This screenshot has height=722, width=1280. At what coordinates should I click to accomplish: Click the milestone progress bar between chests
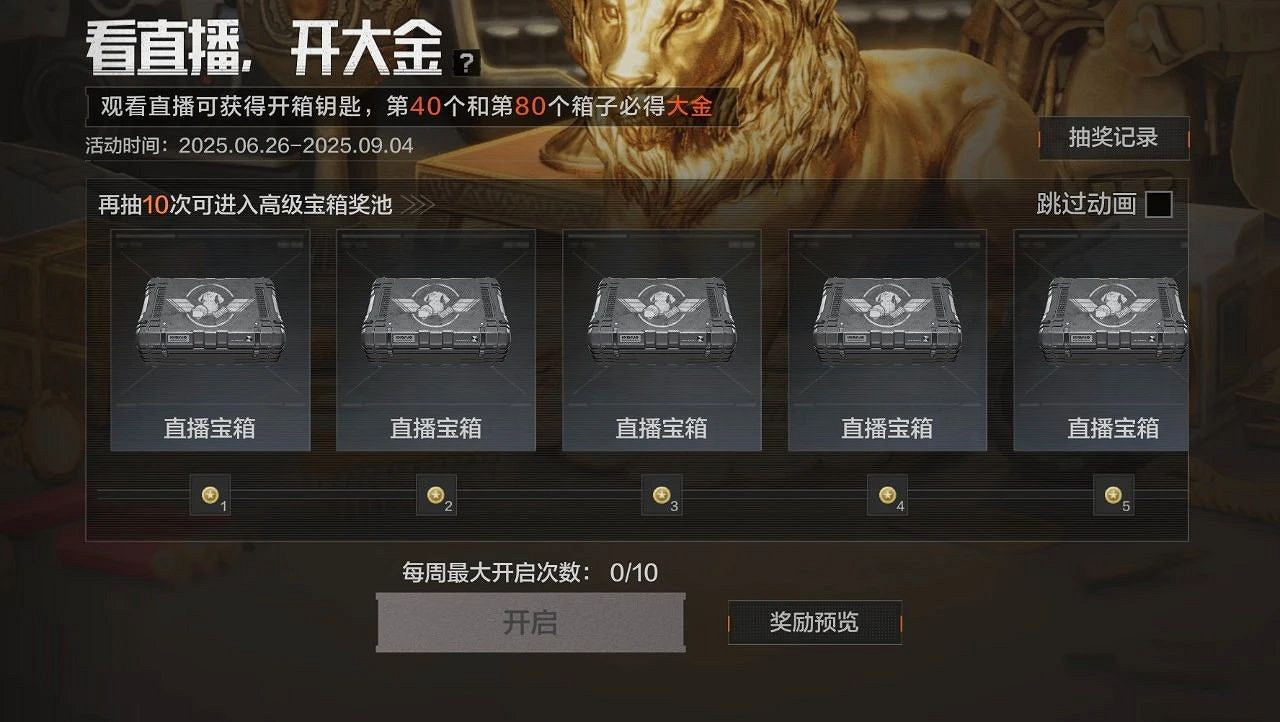(550, 495)
